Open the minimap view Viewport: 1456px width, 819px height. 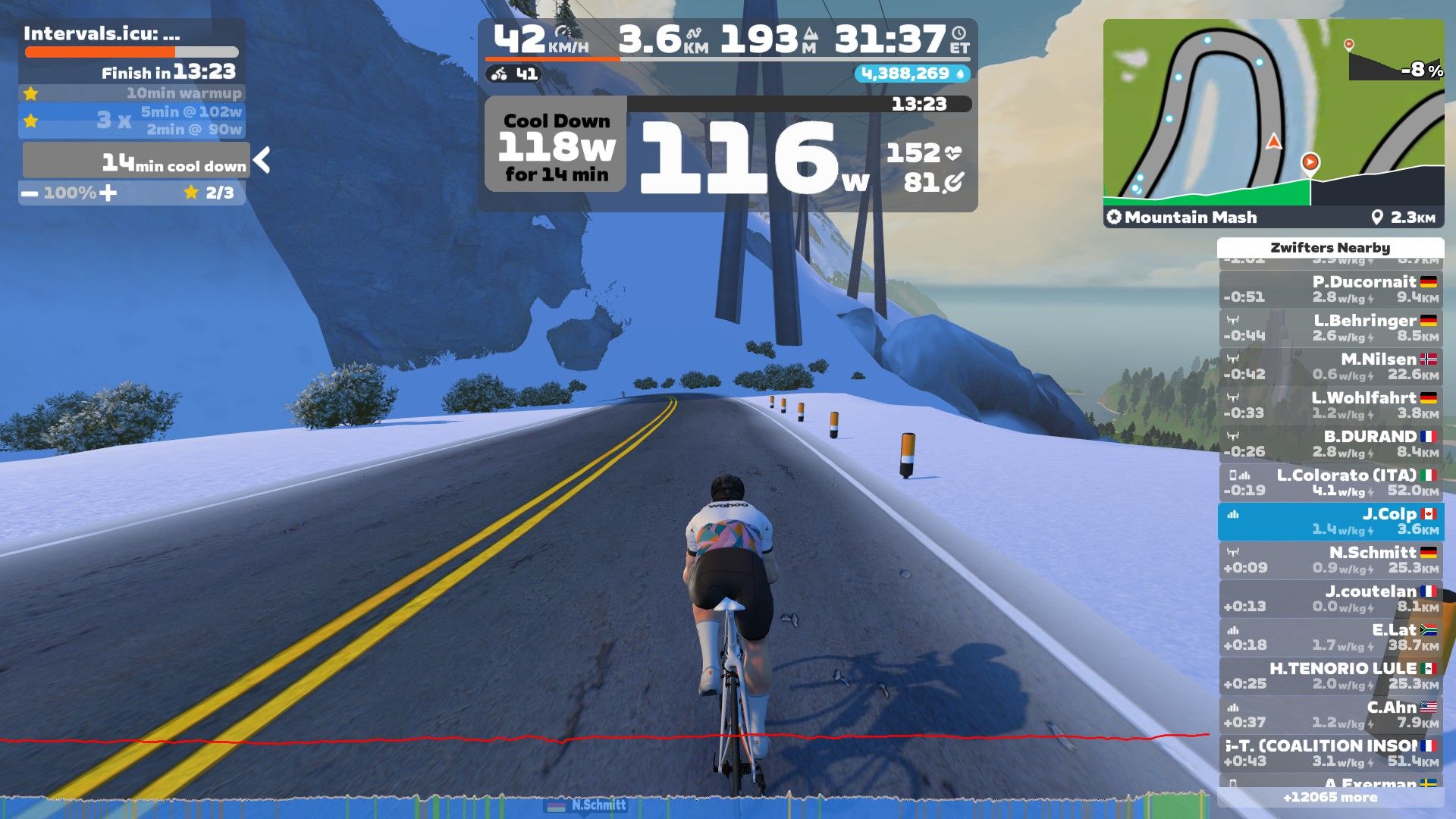click(1273, 114)
